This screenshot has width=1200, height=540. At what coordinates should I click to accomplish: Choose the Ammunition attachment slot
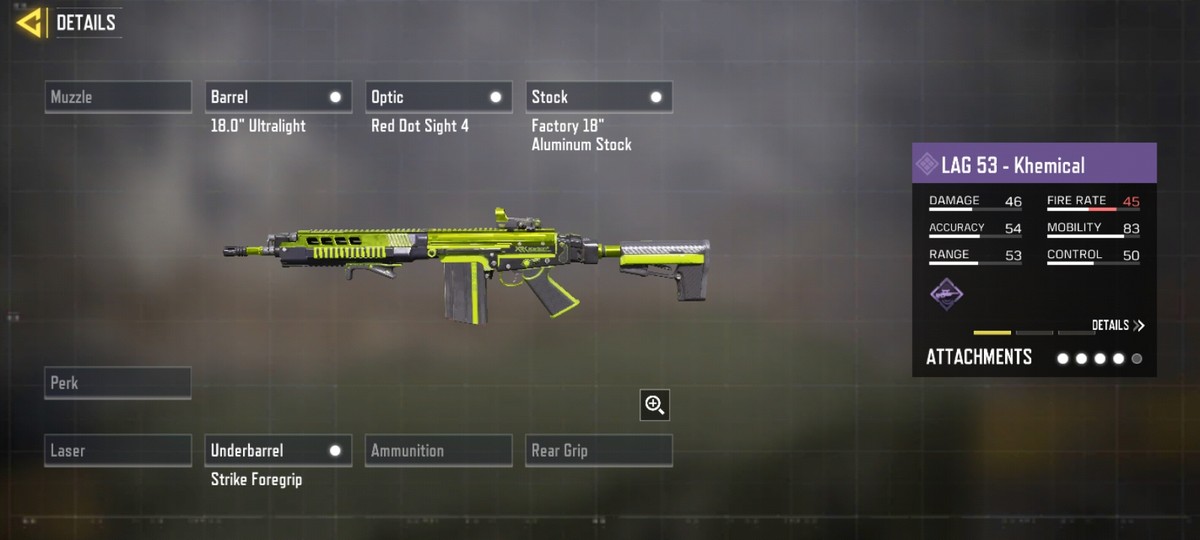point(438,451)
